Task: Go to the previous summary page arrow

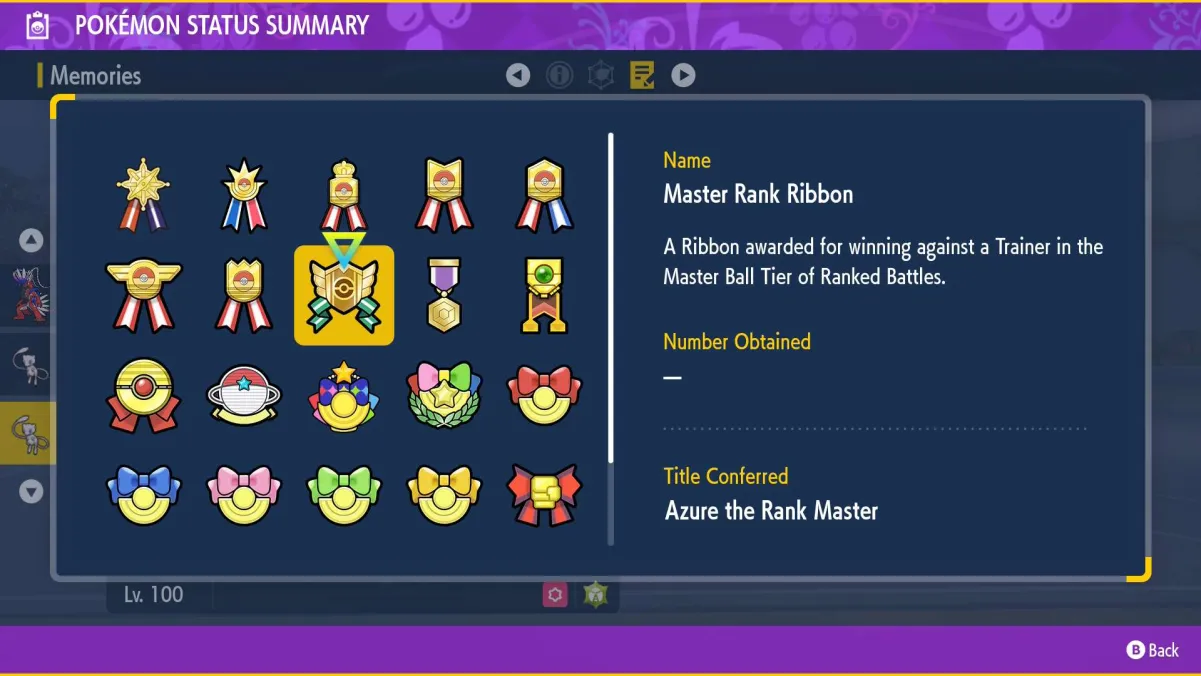Action: pos(518,75)
